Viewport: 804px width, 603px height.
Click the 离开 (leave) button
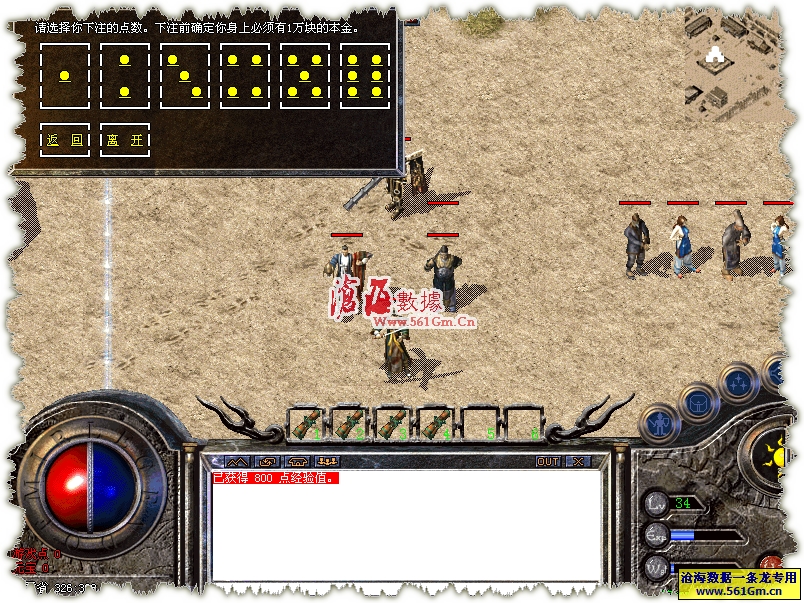pos(125,140)
